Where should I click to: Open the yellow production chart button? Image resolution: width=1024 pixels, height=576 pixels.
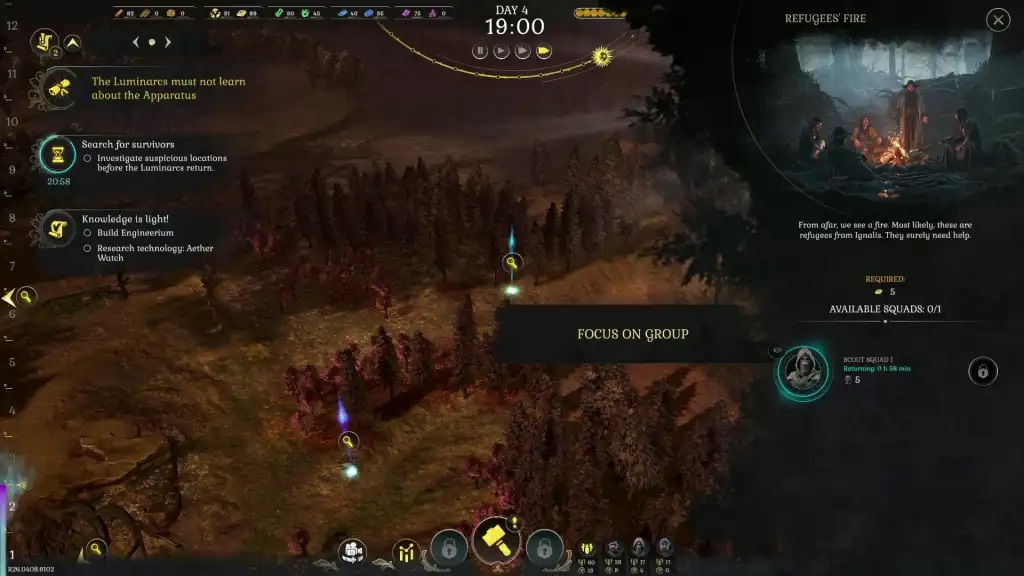pyautogui.click(x=406, y=551)
